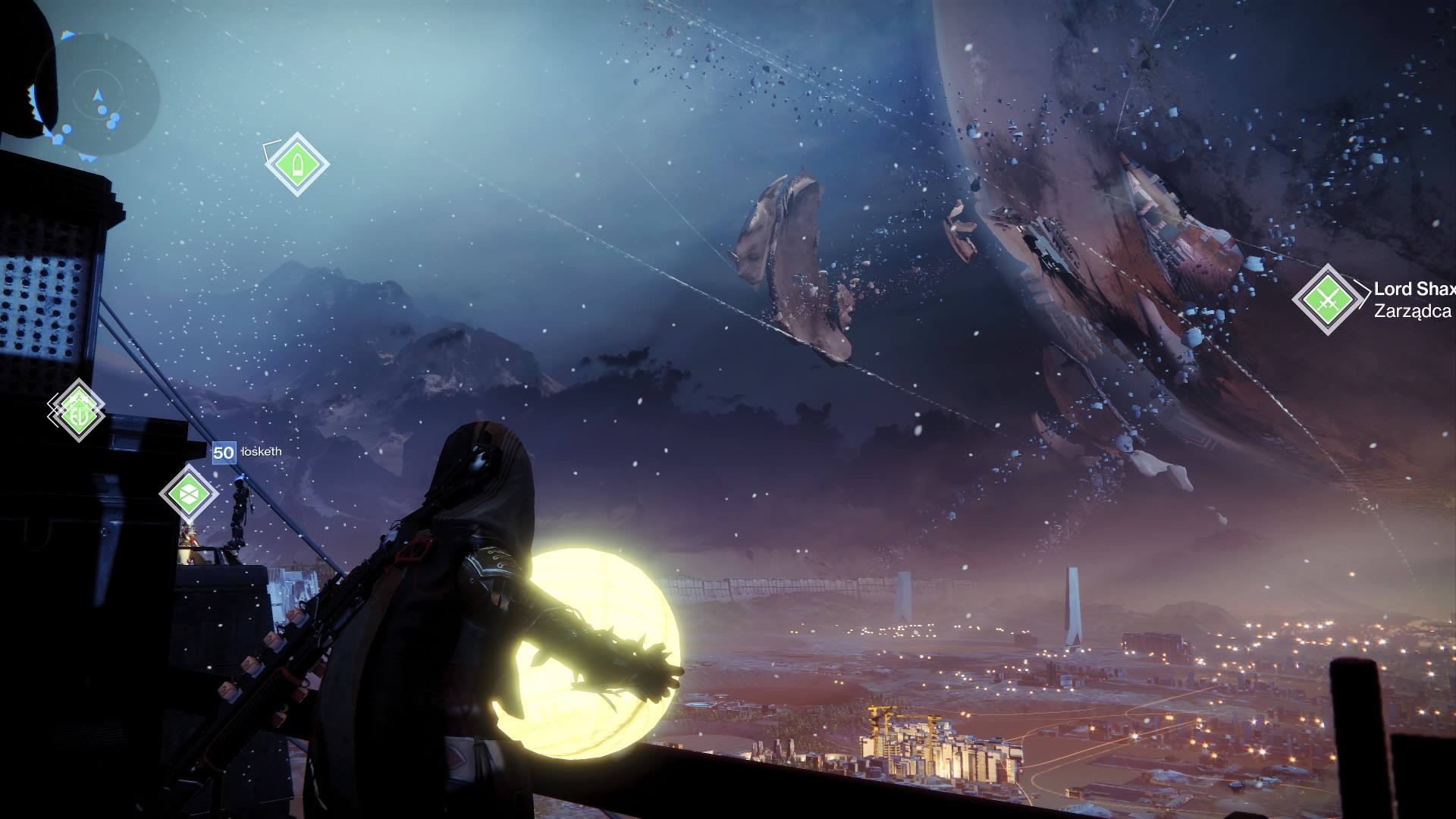Click the Gunsmith bullet waypoint icon
1456x819 pixels.
click(x=297, y=164)
